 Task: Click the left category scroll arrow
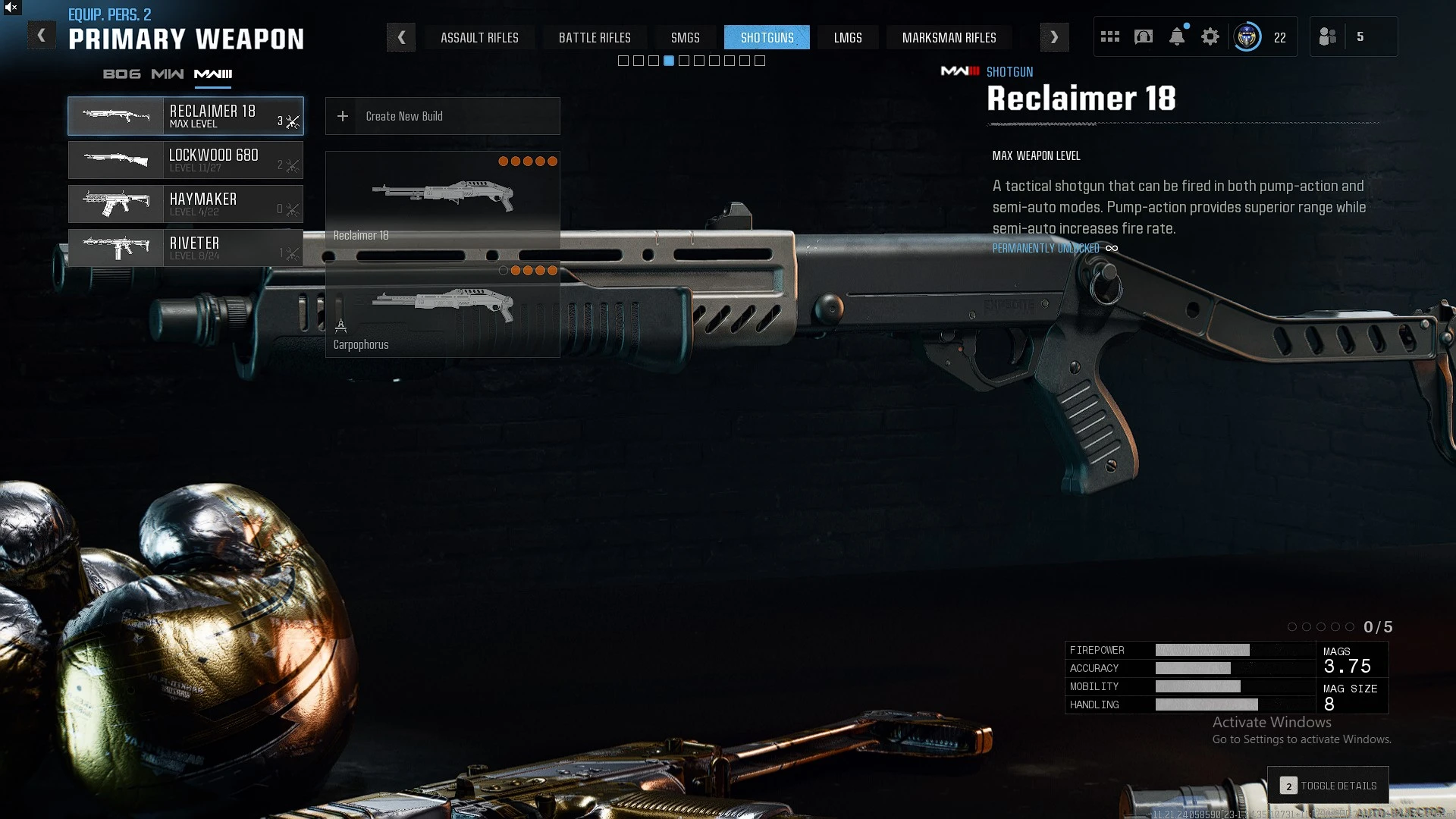click(401, 37)
